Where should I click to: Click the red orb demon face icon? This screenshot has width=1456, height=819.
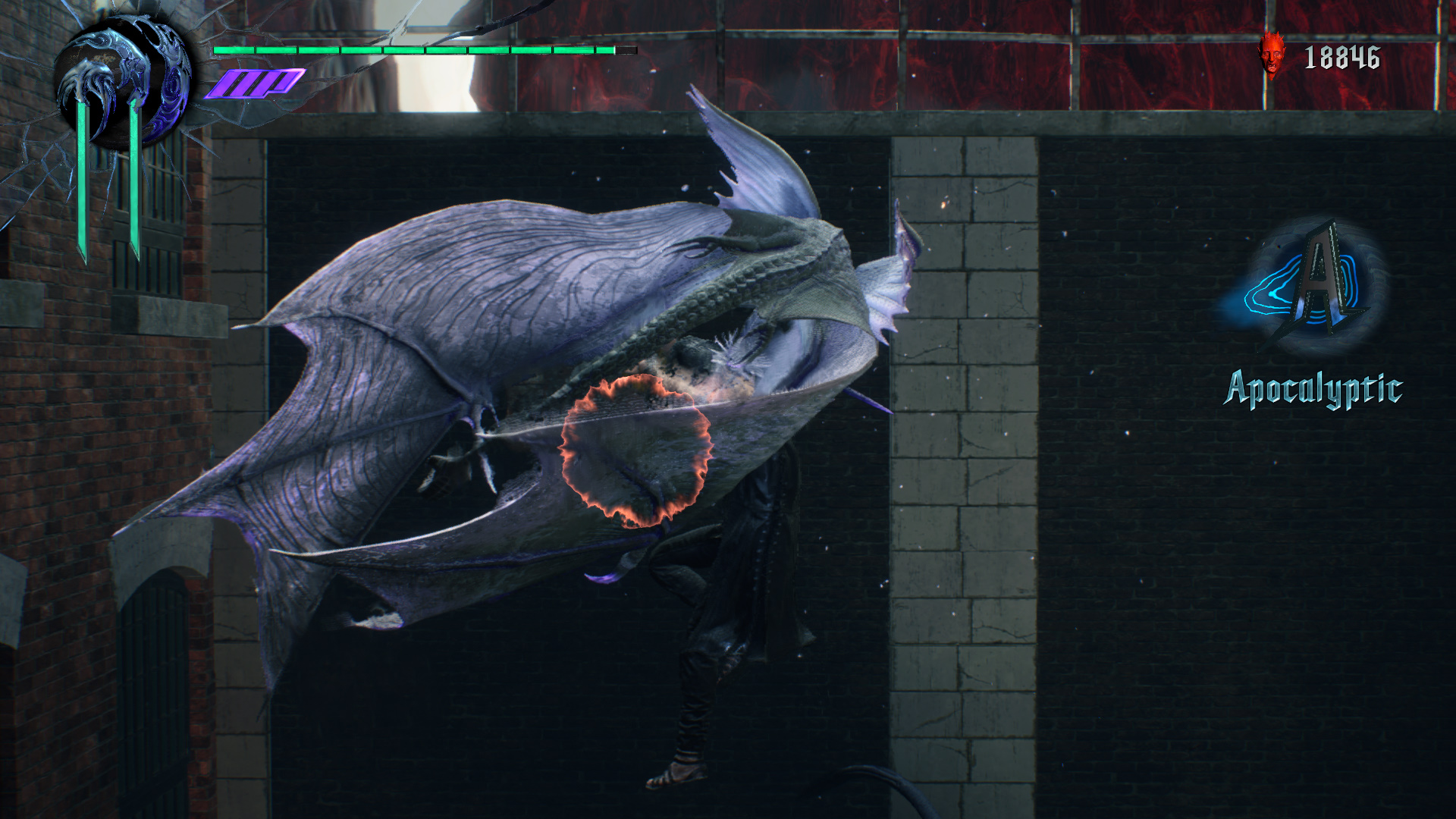click(1272, 55)
